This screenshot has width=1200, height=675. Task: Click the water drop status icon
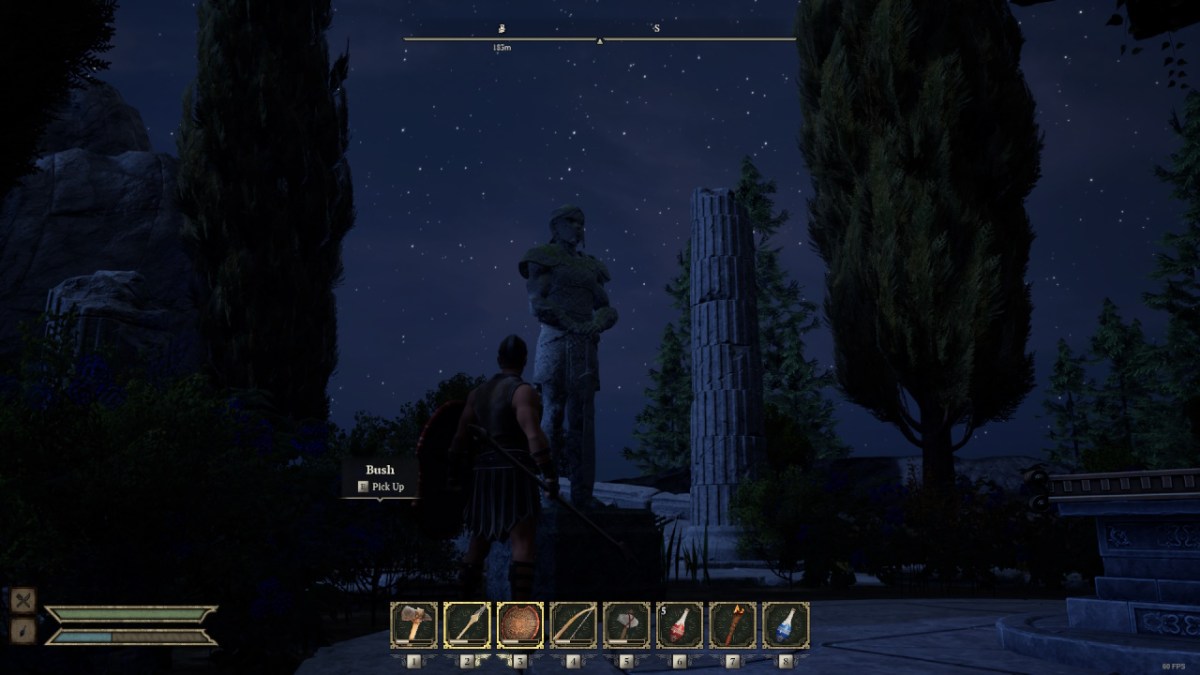tap(23, 631)
